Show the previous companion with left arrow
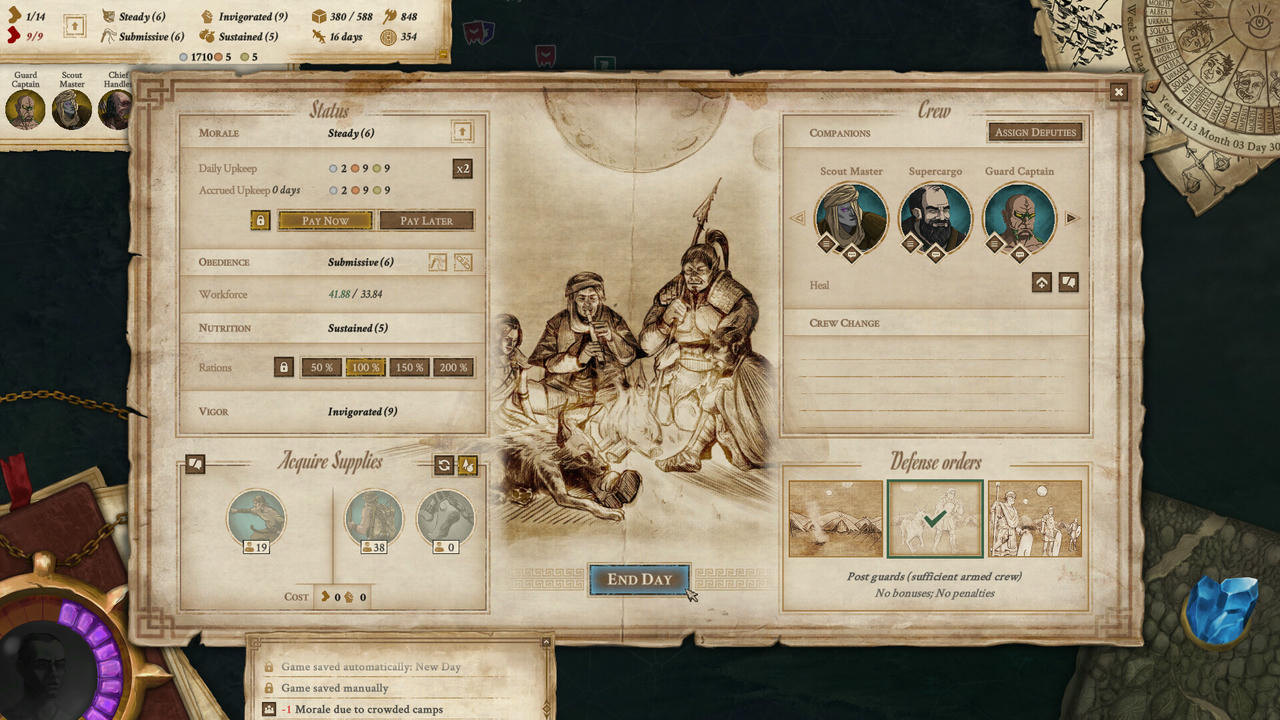The image size is (1280, 720). [800, 217]
